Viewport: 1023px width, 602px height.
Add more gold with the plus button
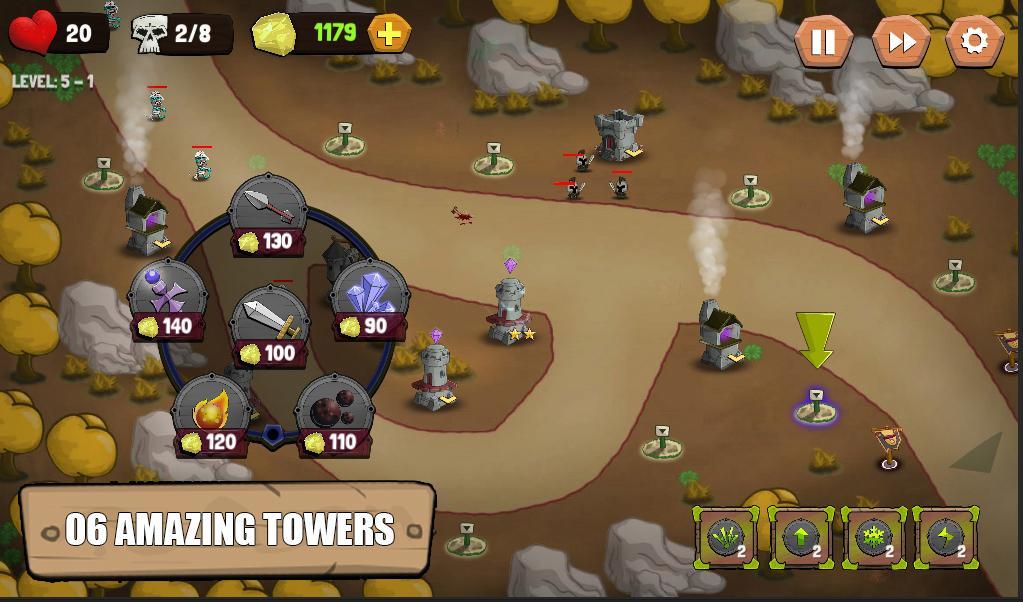(x=389, y=34)
